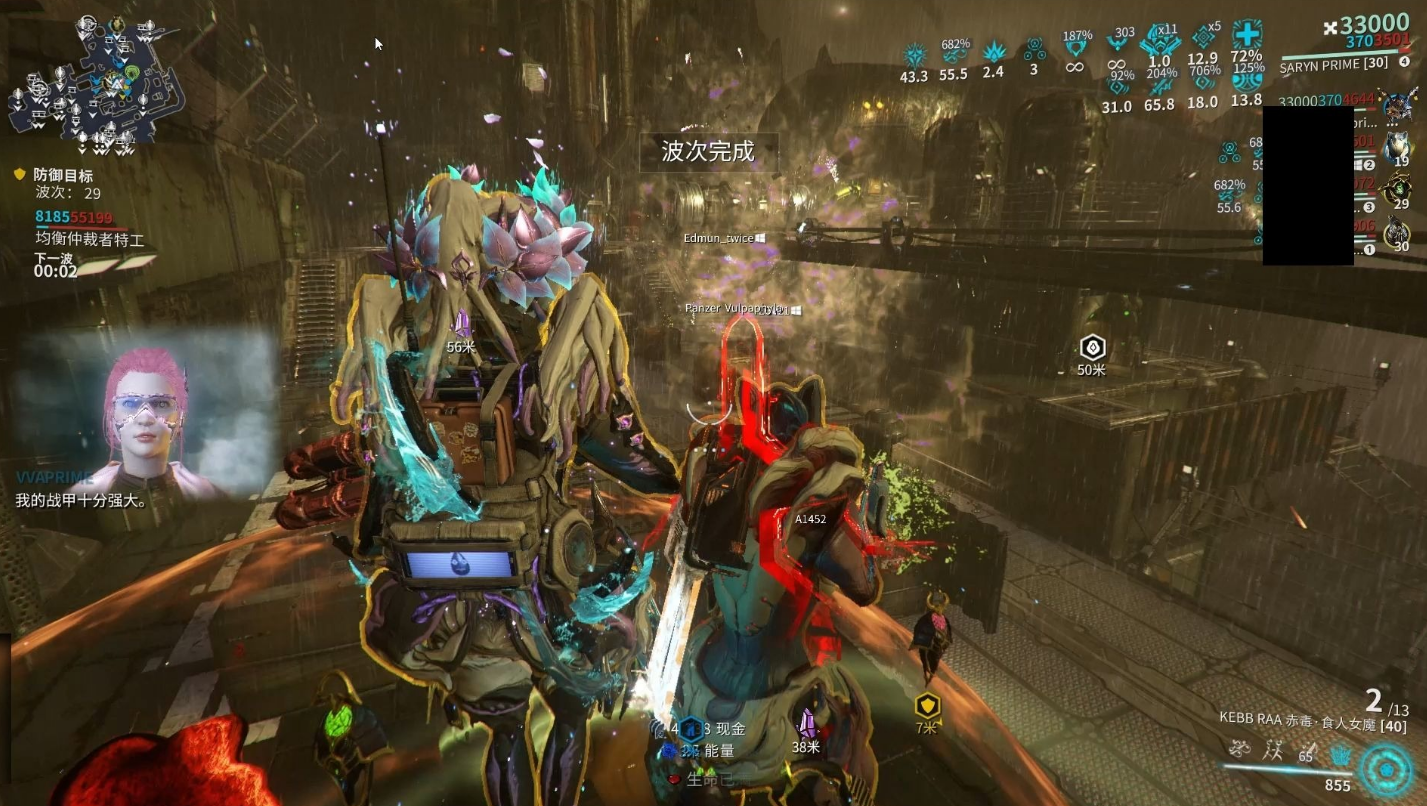This screenshot has height=806, width=1427.
Task: Activate the Toxic Lash ability showing 65
Action: pos(1306,752)
